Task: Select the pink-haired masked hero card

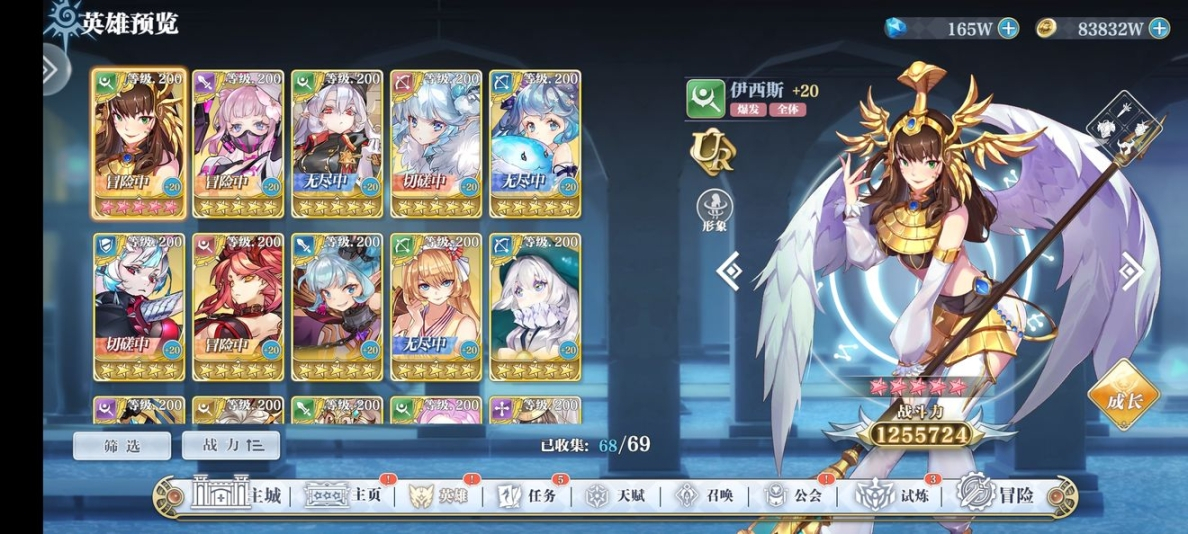Action: pyautogui.click(x=237, y=142)
